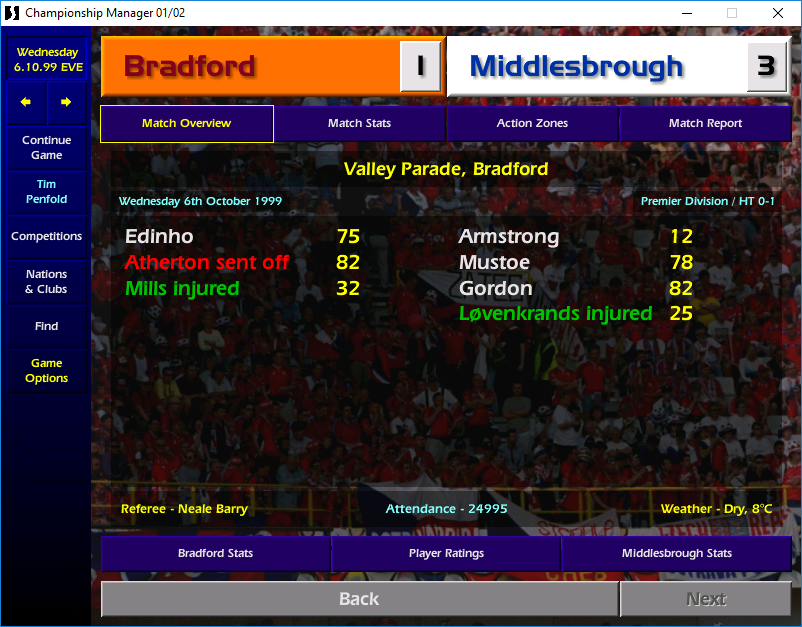Open Middlesbrough Stats
The height and width of the screenshot is (627, 802).
click(x=676, y=553)
